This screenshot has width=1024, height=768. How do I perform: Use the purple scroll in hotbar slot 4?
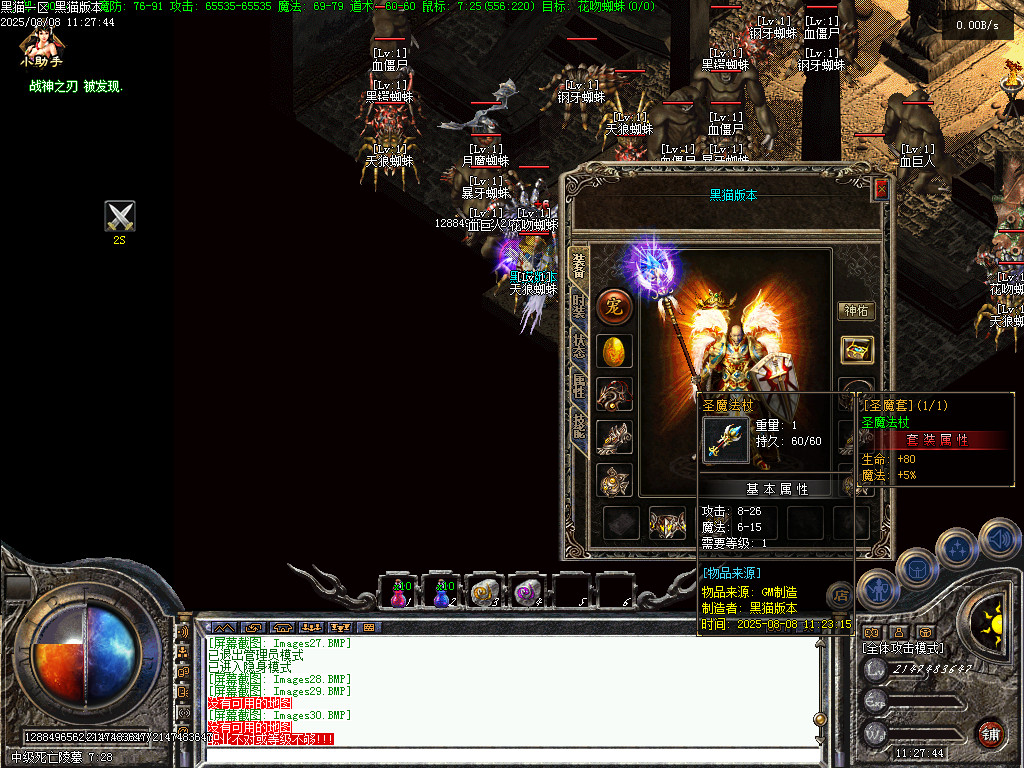pyautogui.click(x=526, y=593)
